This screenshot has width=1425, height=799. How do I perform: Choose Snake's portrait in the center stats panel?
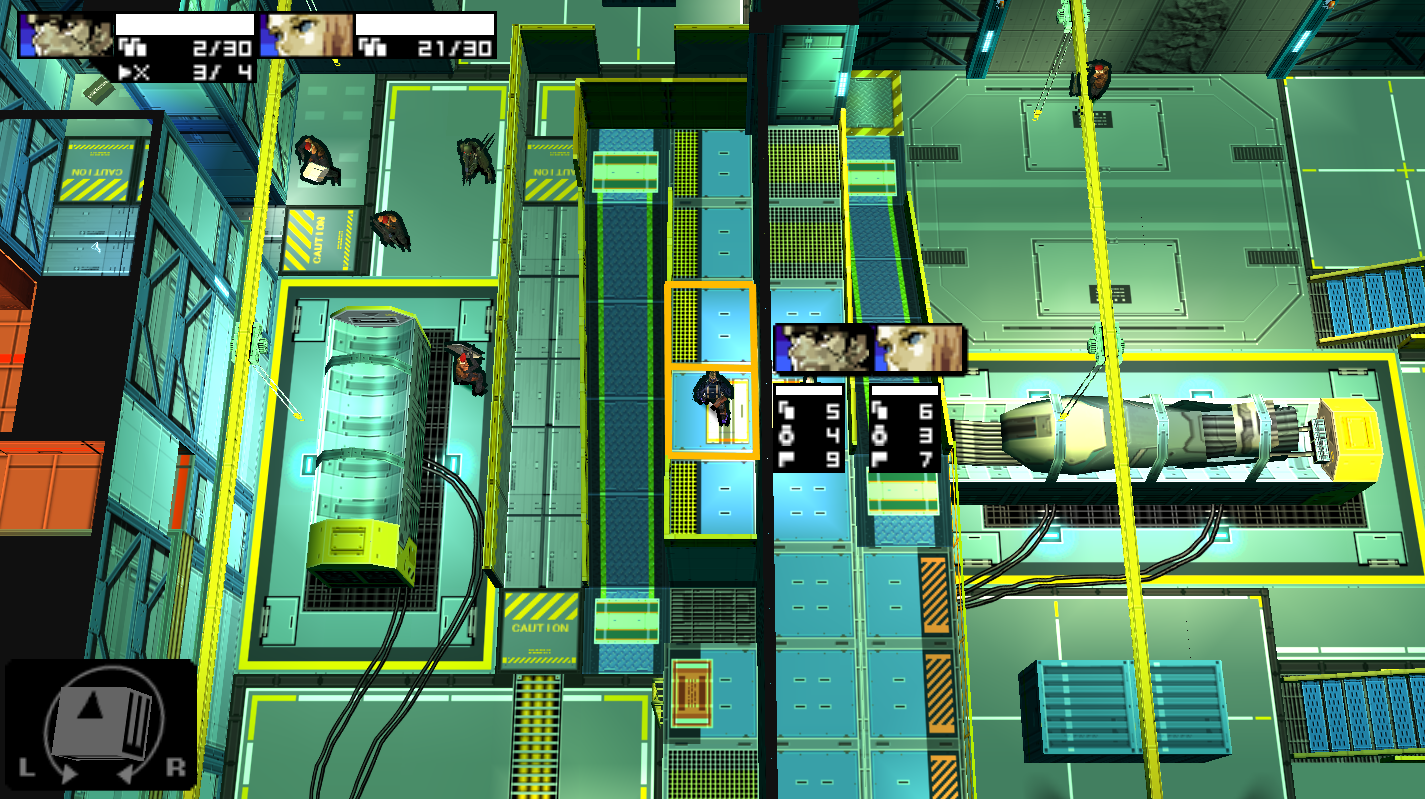click(823, 349)
